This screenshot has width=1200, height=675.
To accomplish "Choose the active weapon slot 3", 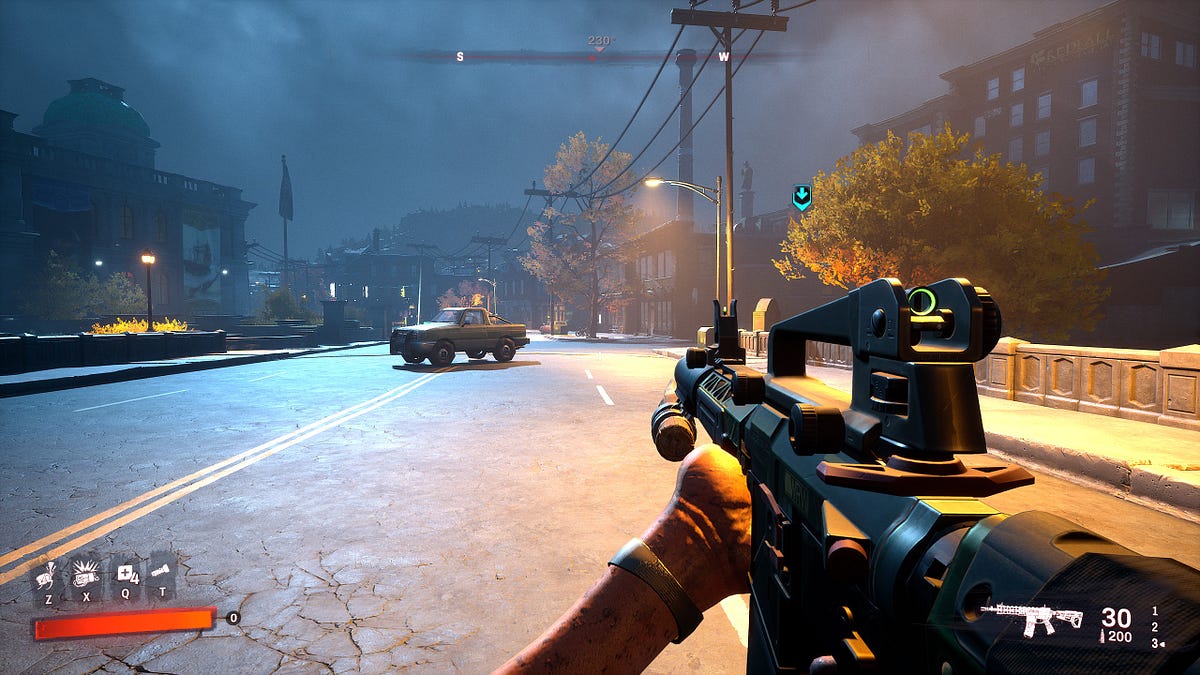I will [1156, 643].
